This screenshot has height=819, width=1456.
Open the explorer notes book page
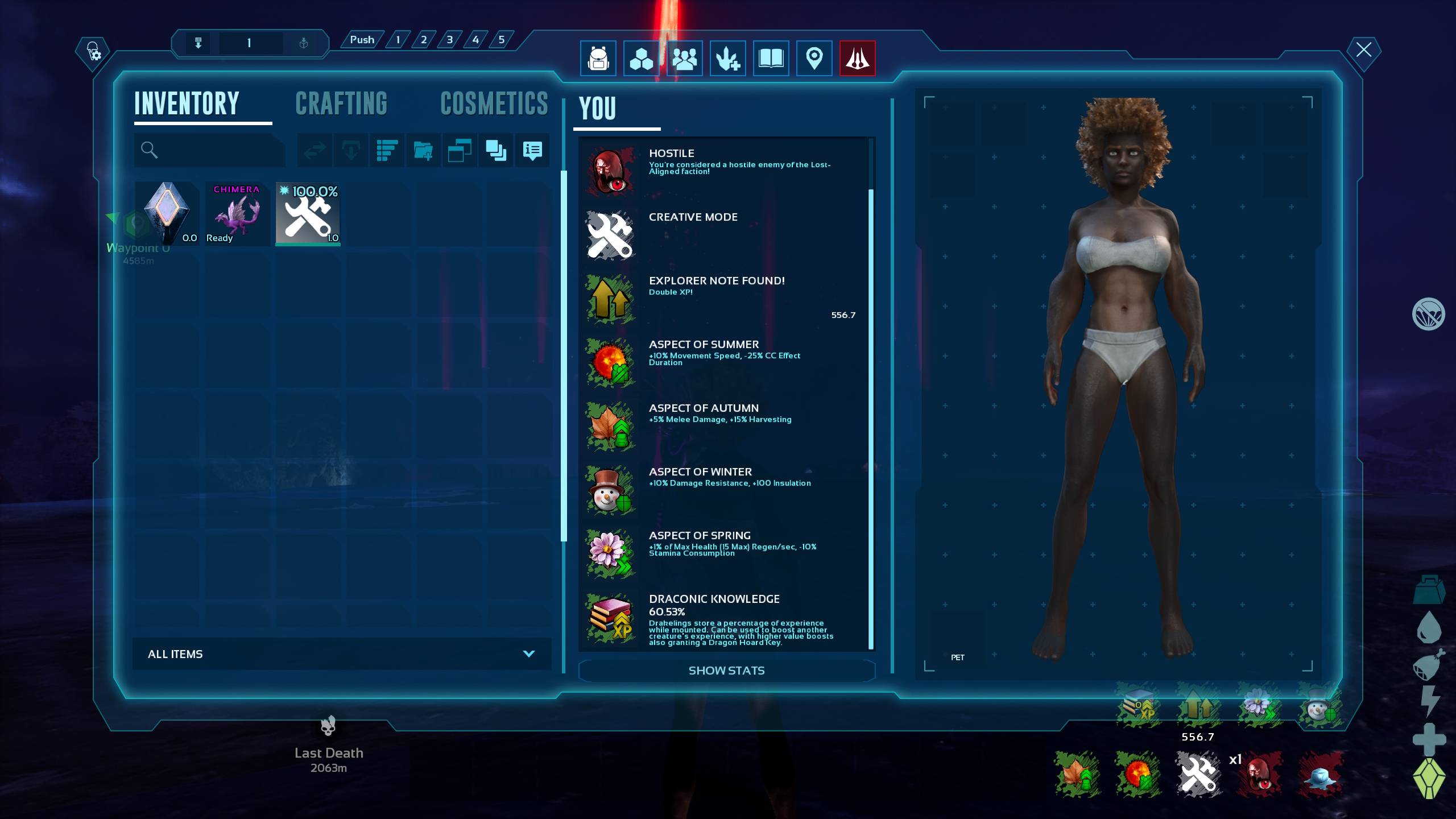(771, 58)
